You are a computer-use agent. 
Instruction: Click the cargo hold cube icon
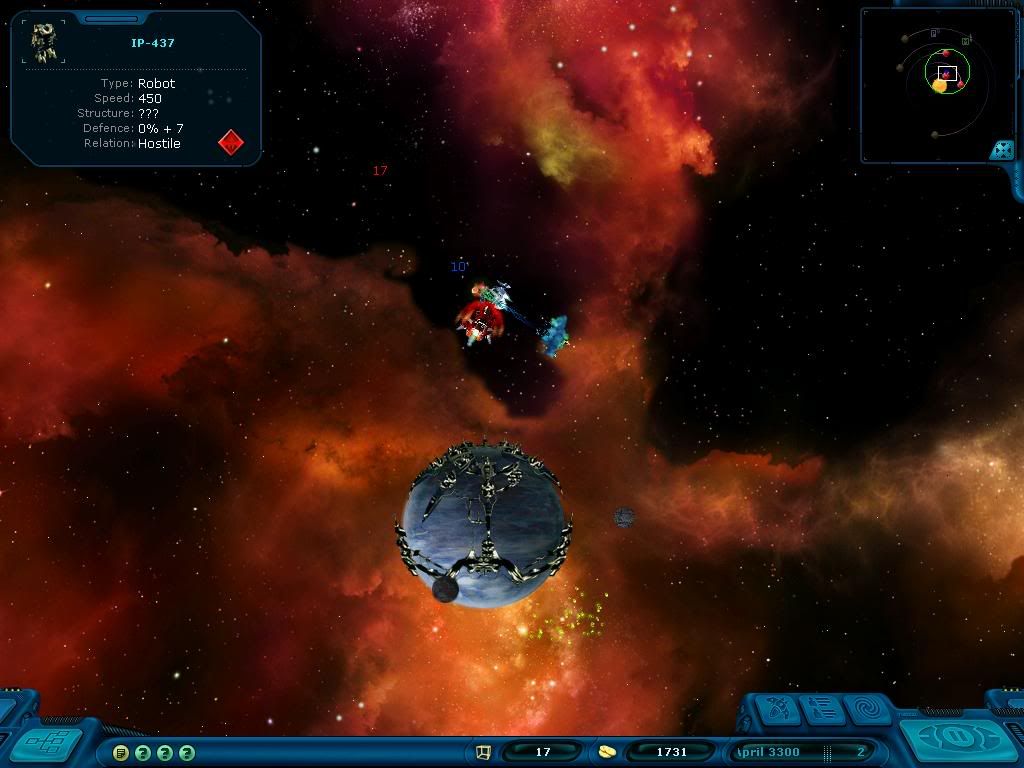click(x=482, y=752)
